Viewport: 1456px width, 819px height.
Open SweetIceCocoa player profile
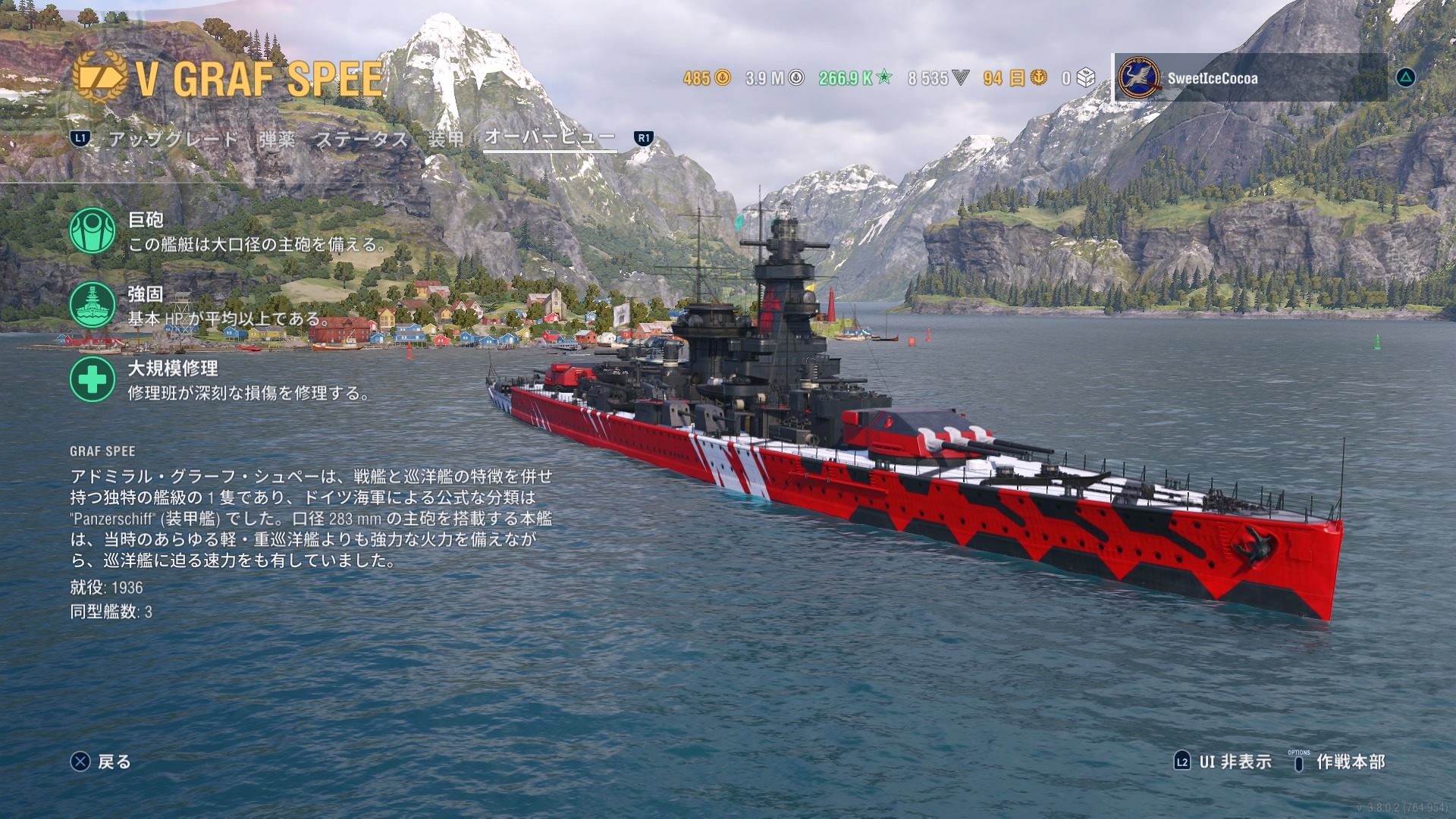[1212, 78]
